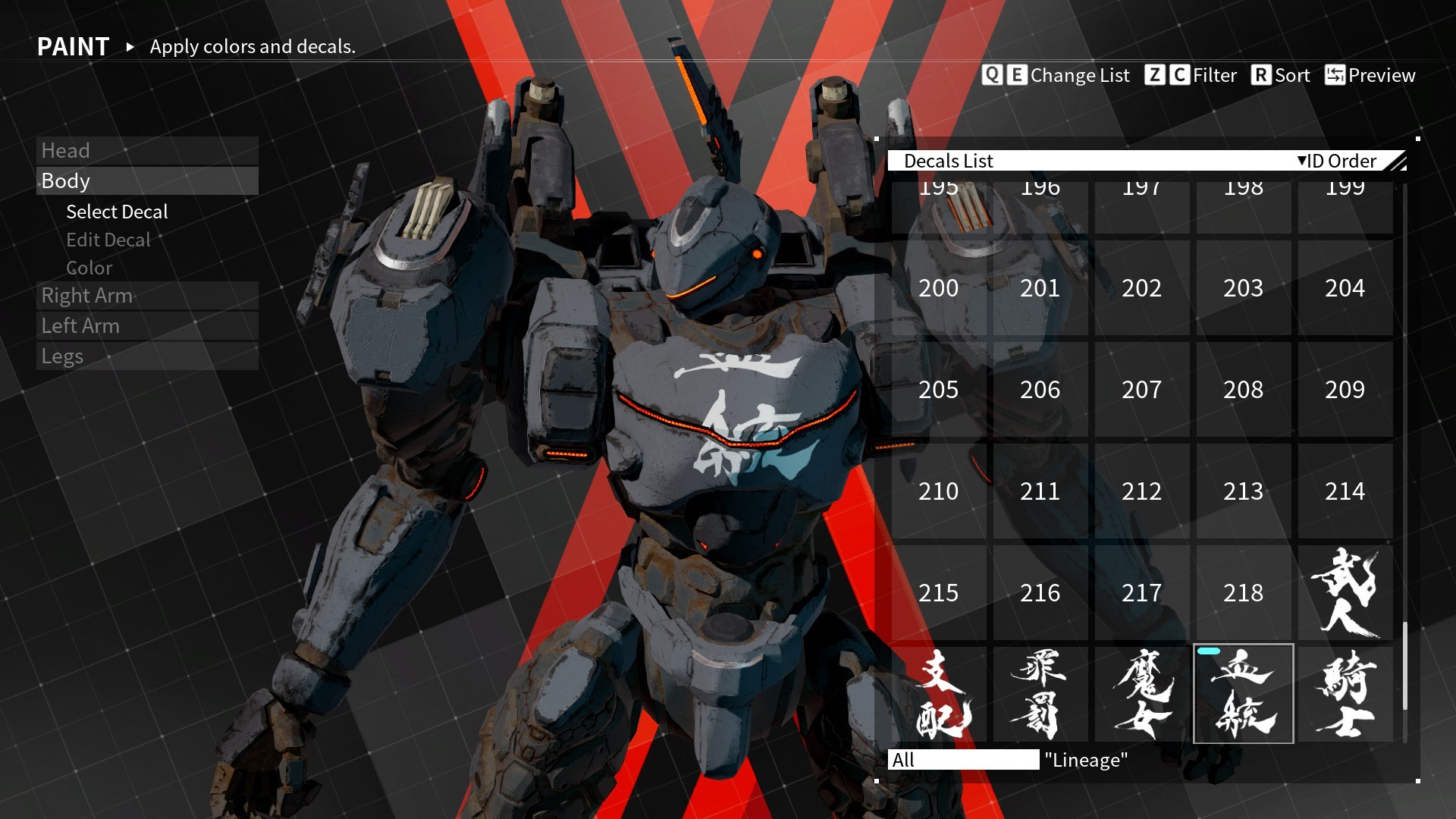Select the 魔女 witch kanji decal
The height and width of the screenshot is (819, 1456).
(1142, 695)
